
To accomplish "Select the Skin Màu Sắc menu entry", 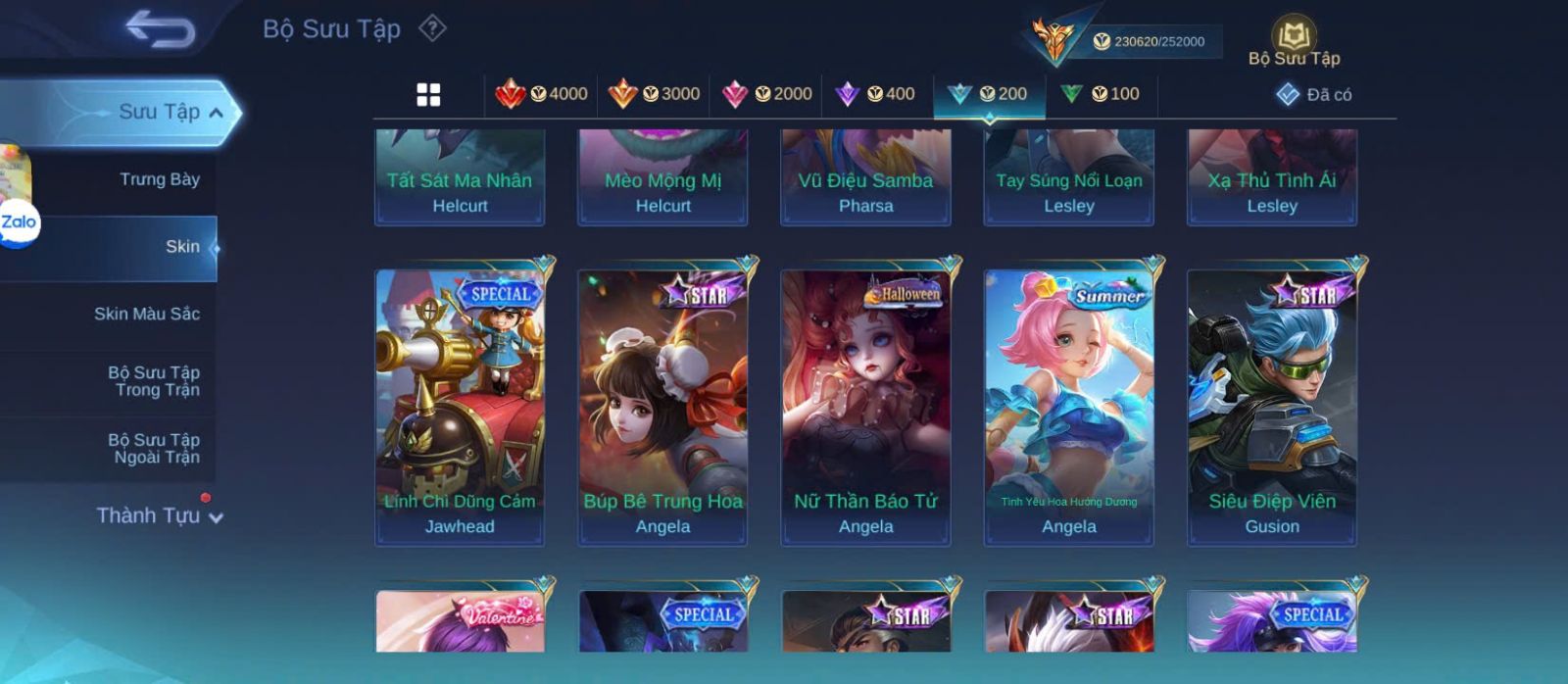I will [x=146, y=314].
